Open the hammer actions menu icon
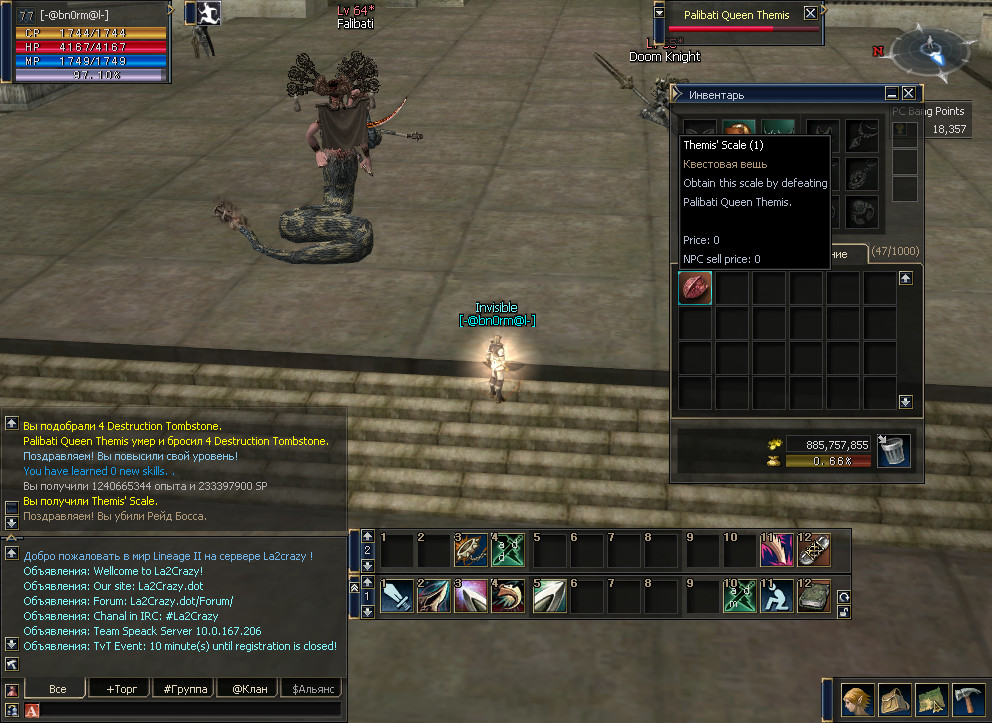 tap(969, 699)
